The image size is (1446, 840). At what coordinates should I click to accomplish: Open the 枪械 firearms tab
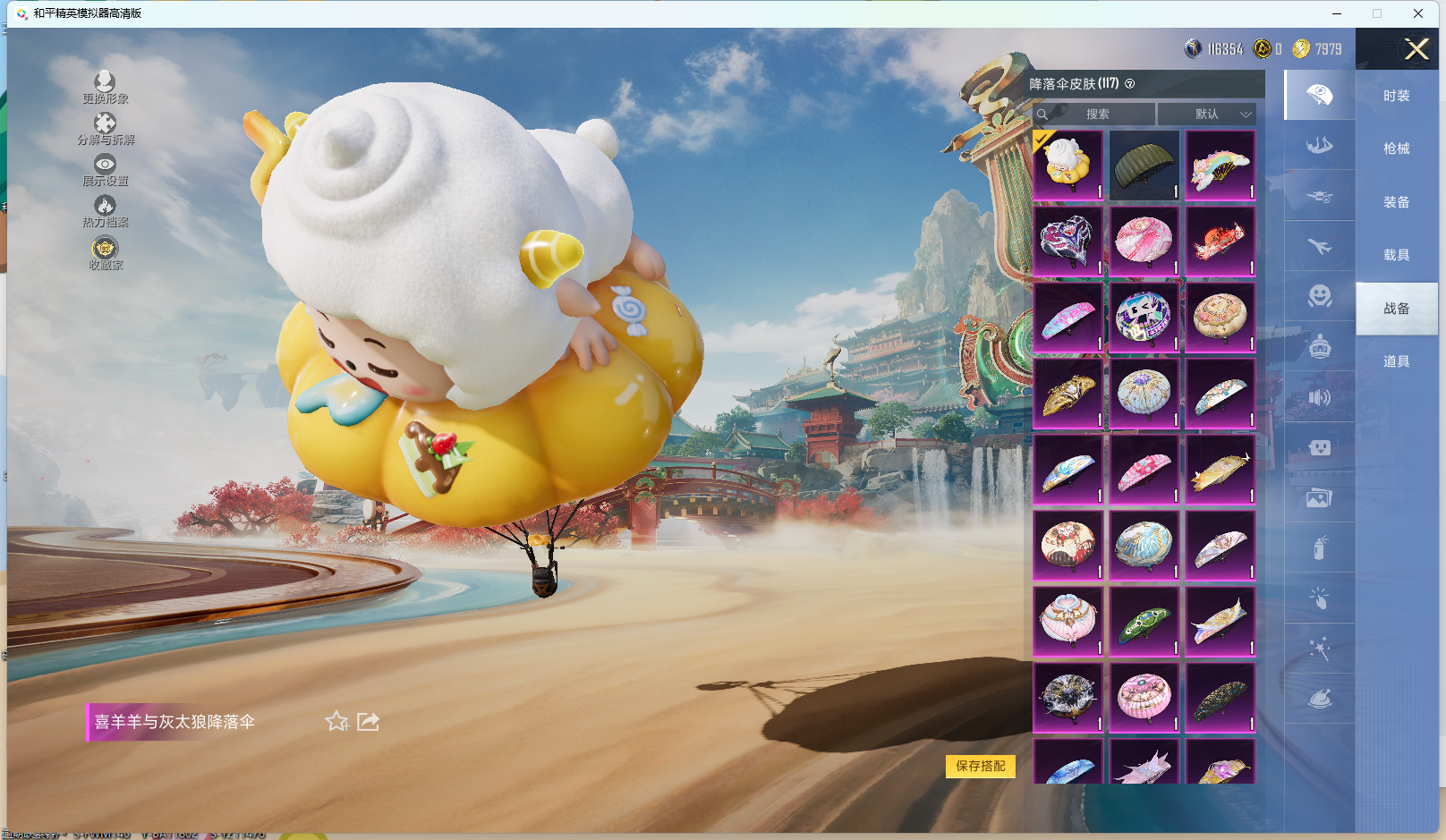pos(1396,148)
